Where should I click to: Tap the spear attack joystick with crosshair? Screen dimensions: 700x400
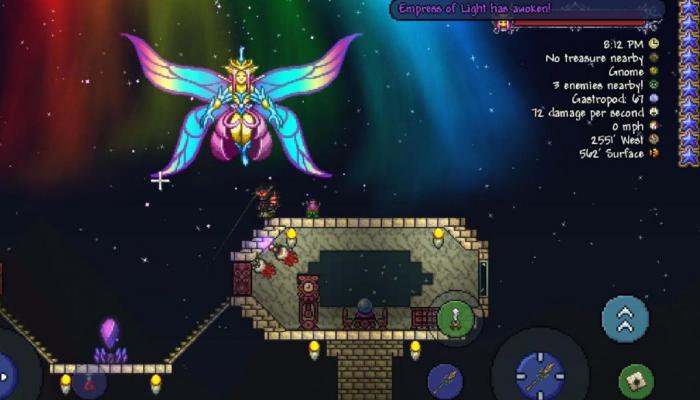pos(540,375)
